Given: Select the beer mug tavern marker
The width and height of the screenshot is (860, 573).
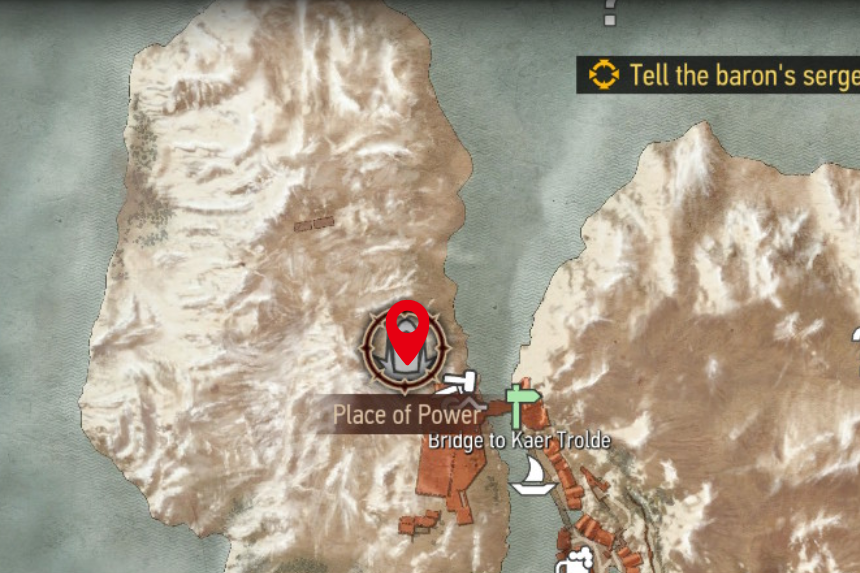Looking at the screenshot, I should pos(578,562).
